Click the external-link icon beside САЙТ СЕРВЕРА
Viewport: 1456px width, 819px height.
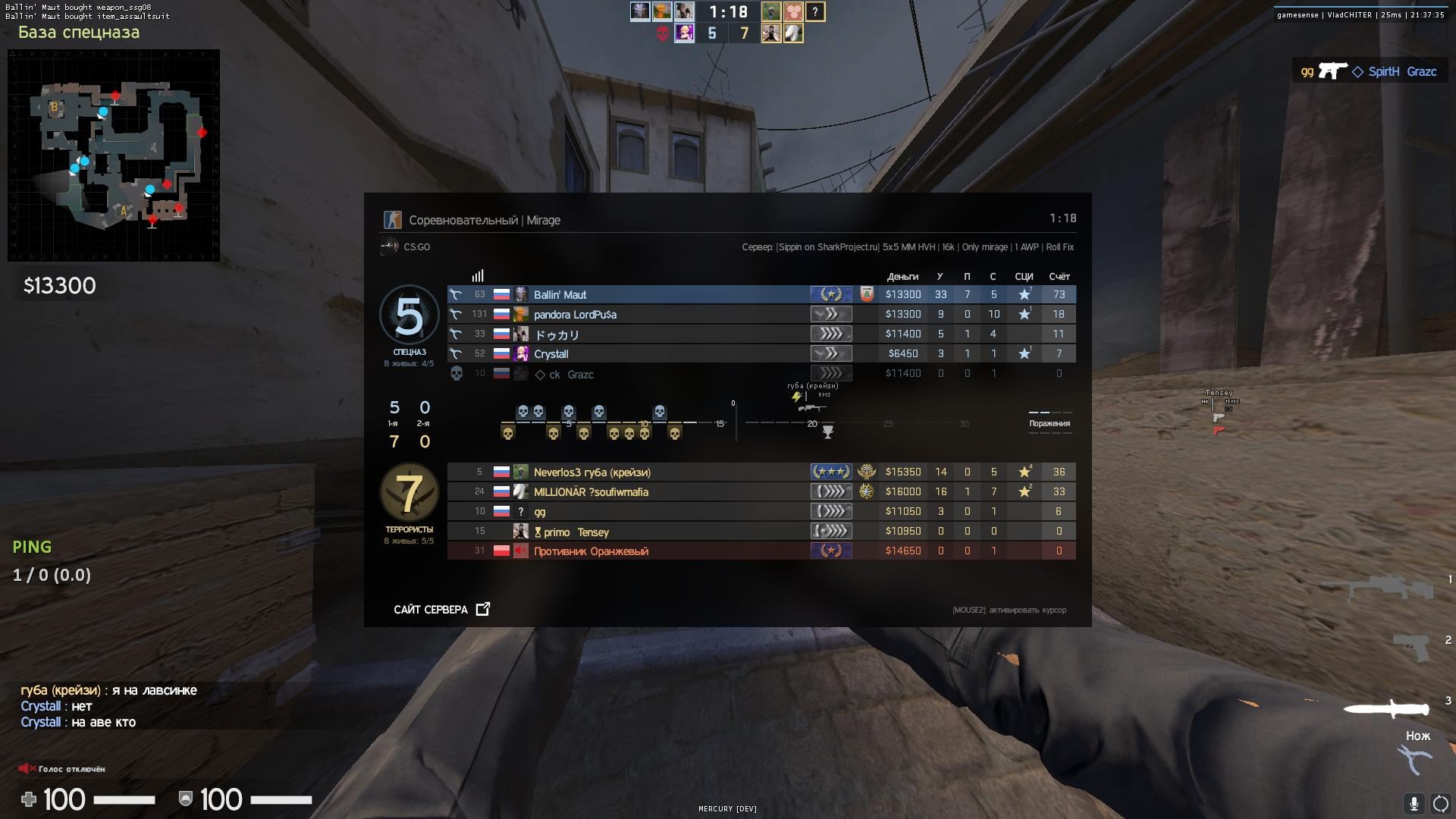coord(482,608)
